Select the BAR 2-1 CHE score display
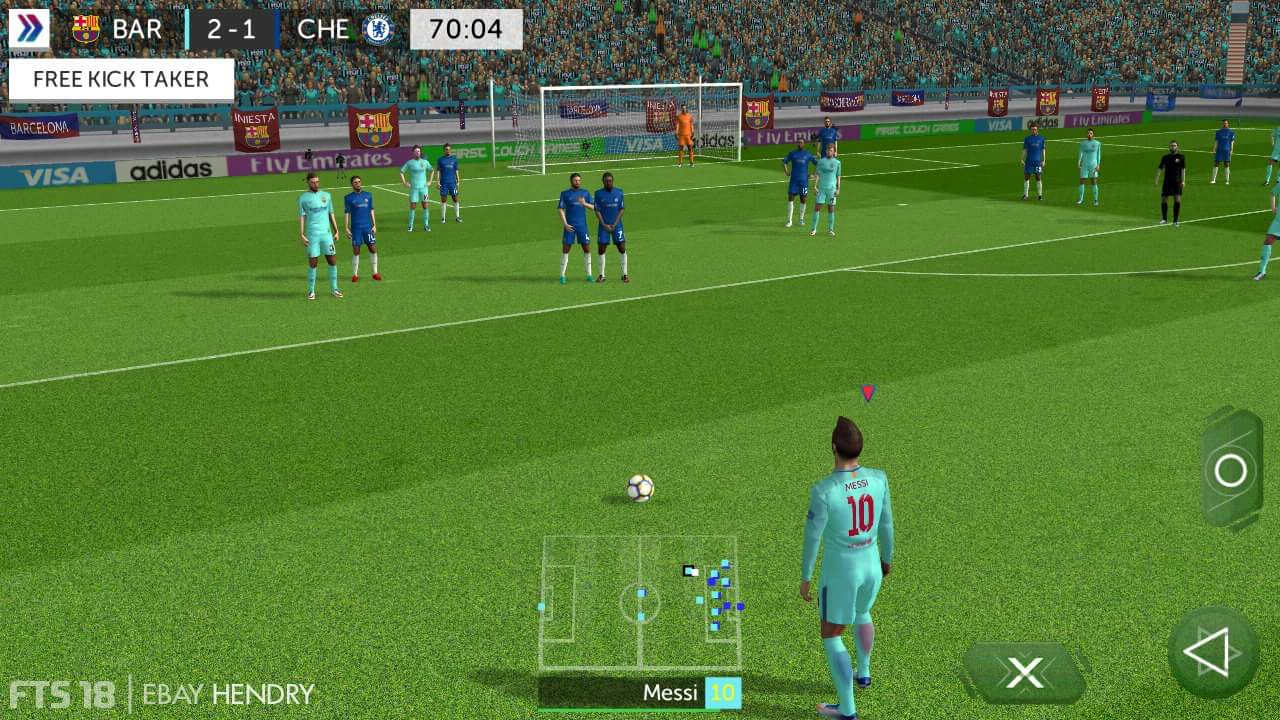The height and width of the screenshot is (720, 1280). click(232, 28)
